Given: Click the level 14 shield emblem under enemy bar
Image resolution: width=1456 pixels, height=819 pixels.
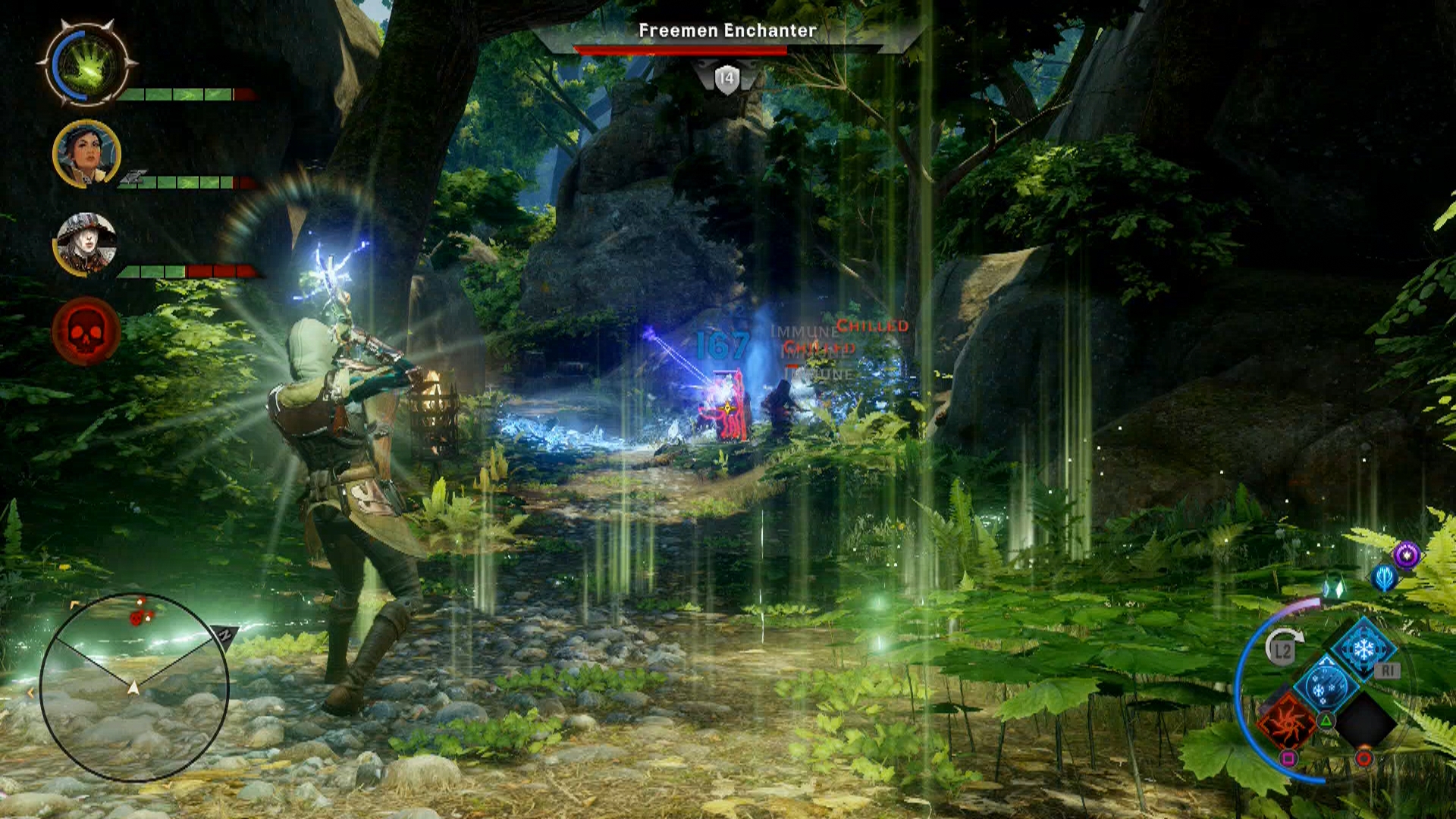Looking at the screenshot, I should [726, 76].
